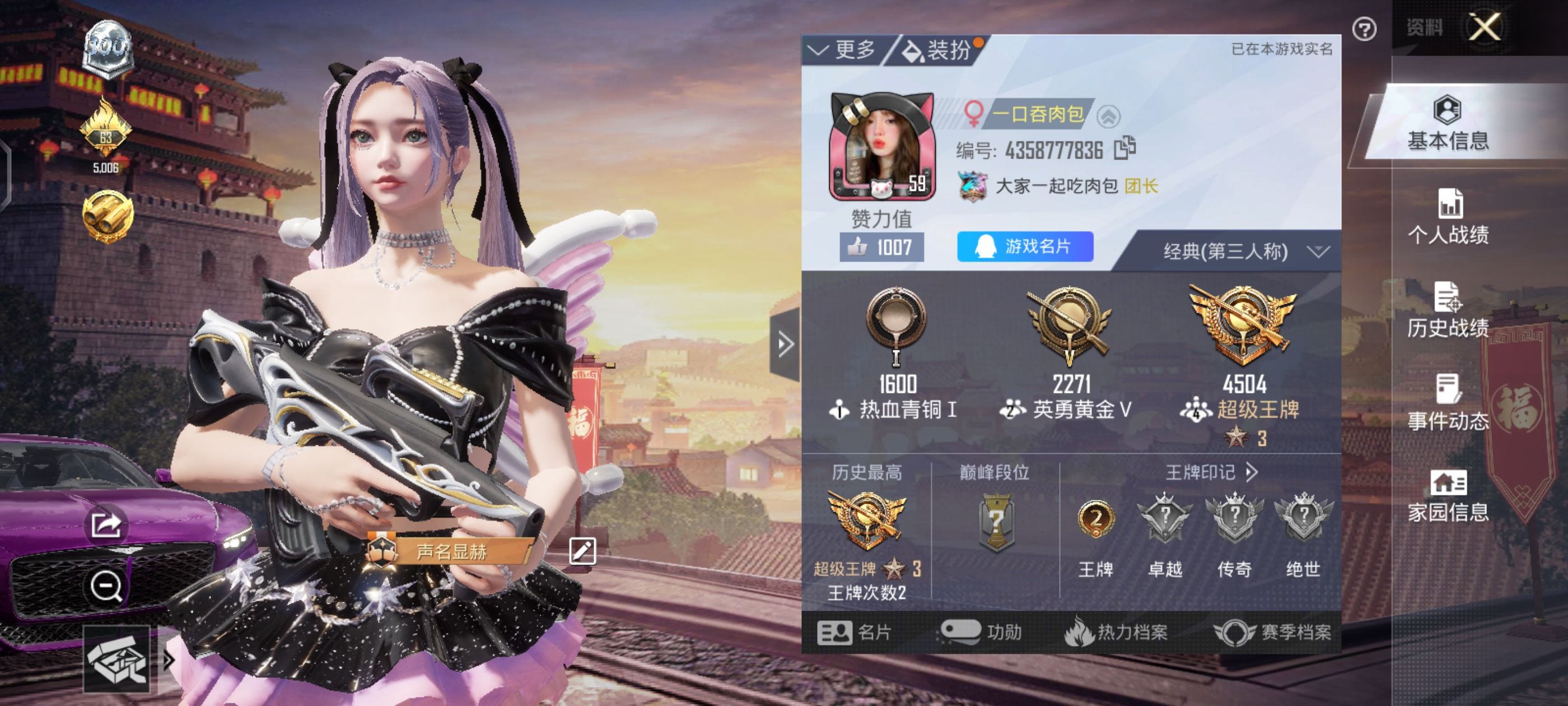Switch to the 基本信息 tab
This screenshot has width=1568, height=706.
coord(1448,124)
